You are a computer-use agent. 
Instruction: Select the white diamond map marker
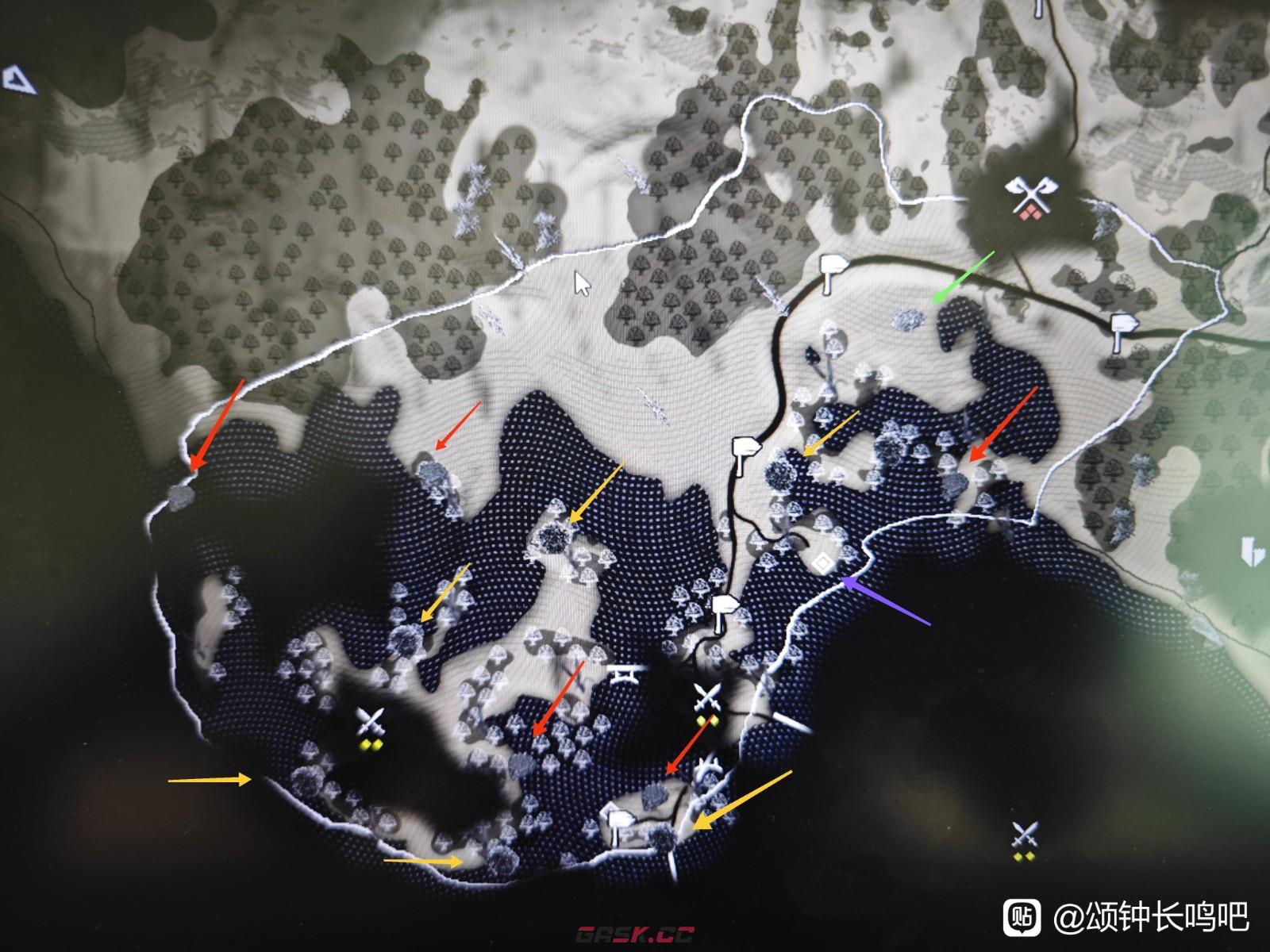(823, 563)
